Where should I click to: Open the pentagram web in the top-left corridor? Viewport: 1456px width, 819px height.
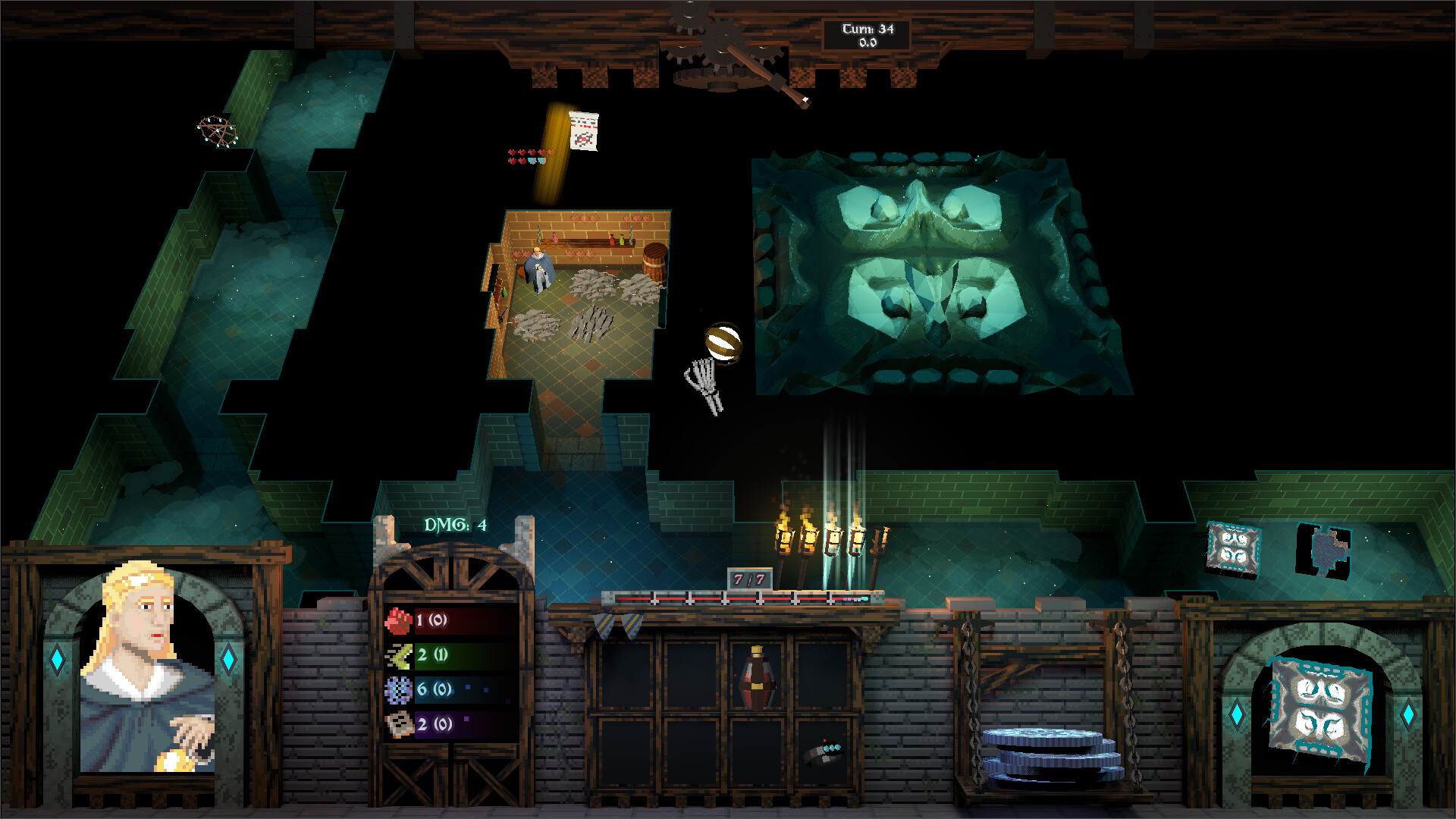pos(216,133)
